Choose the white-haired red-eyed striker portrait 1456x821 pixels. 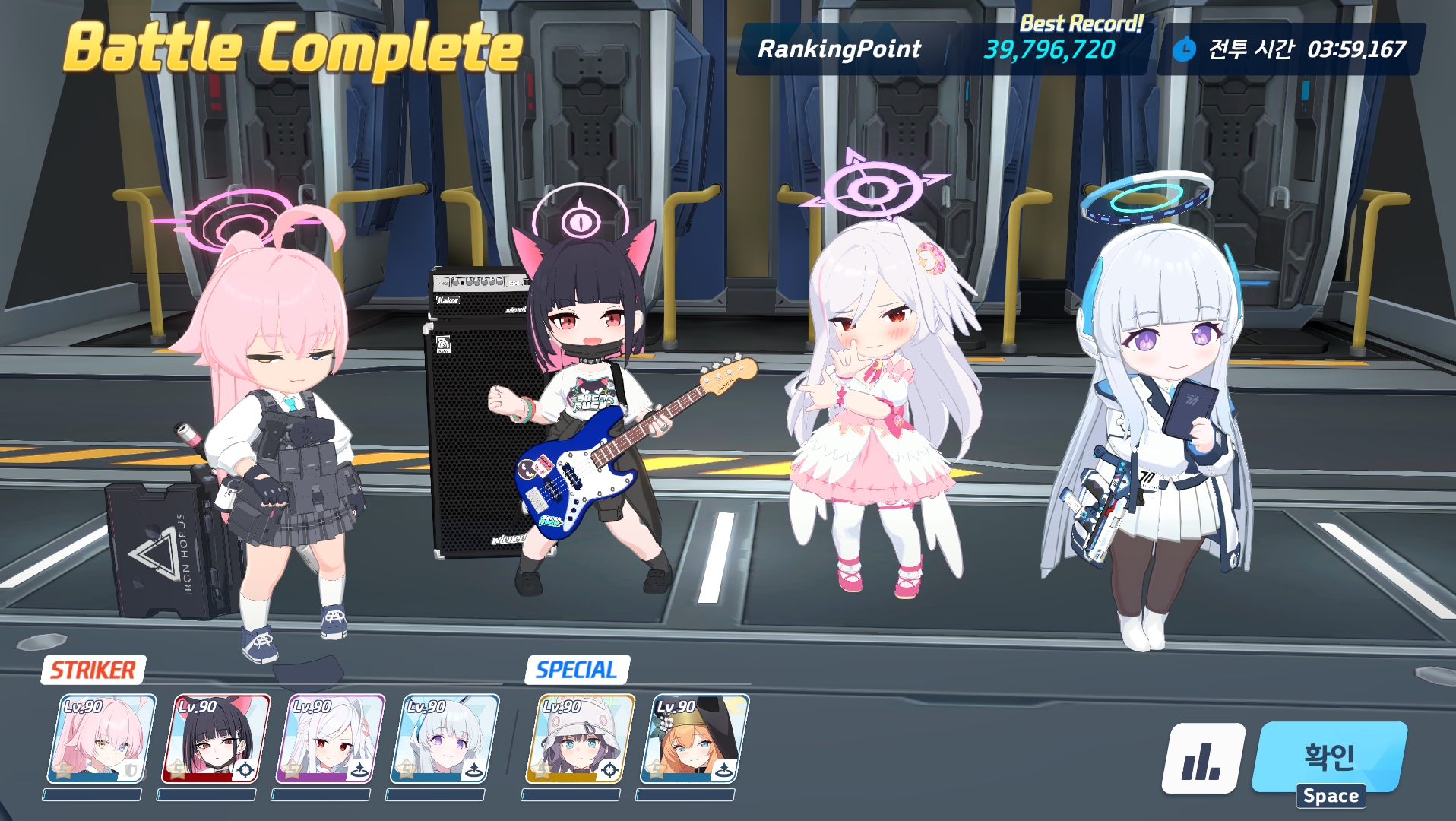pos(331,739)
